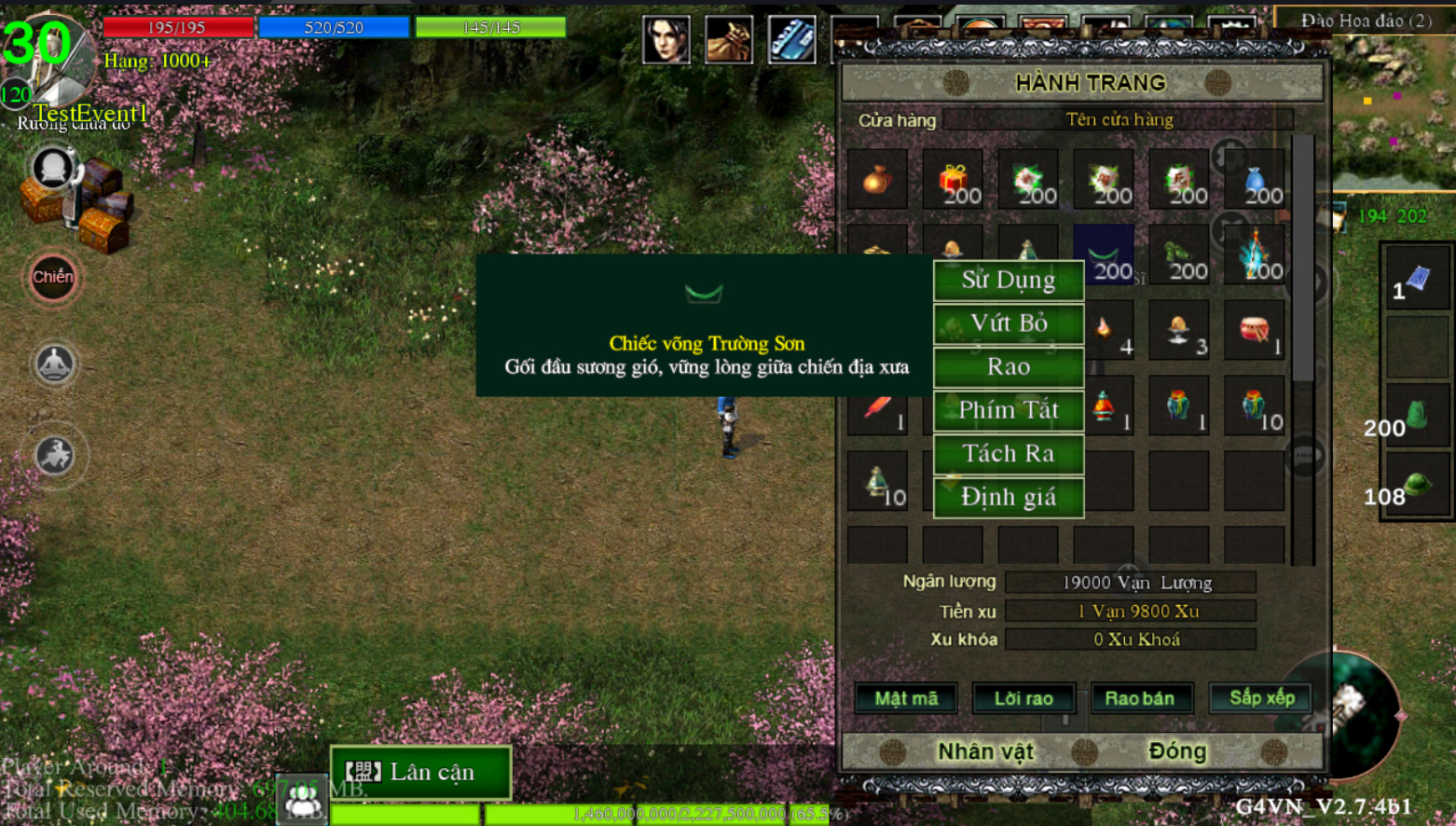Open the Lân cận nearby chat channel
Screen dimensions: 1456x826
(420, 772)
